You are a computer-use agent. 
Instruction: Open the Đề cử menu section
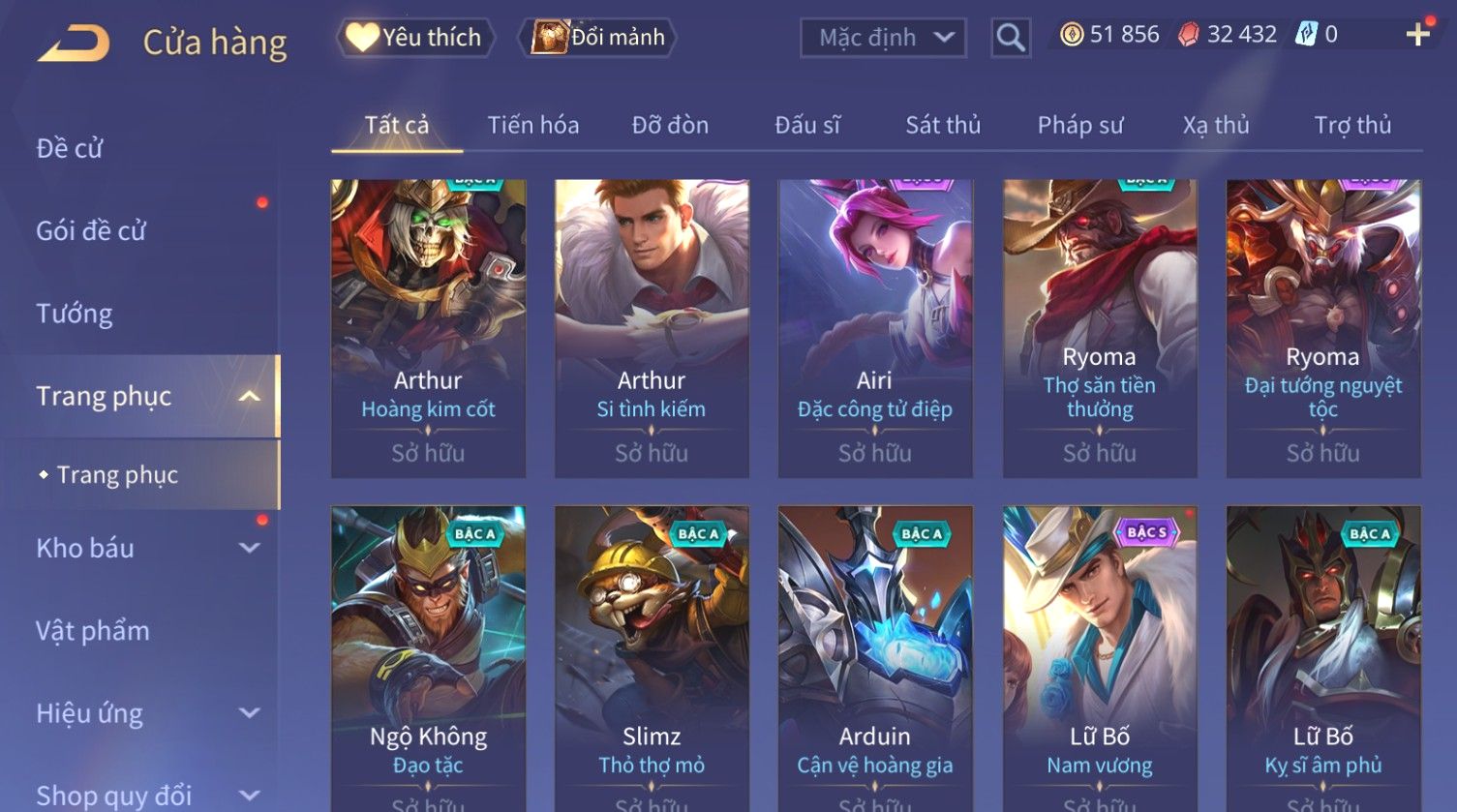tap(70, 148)
